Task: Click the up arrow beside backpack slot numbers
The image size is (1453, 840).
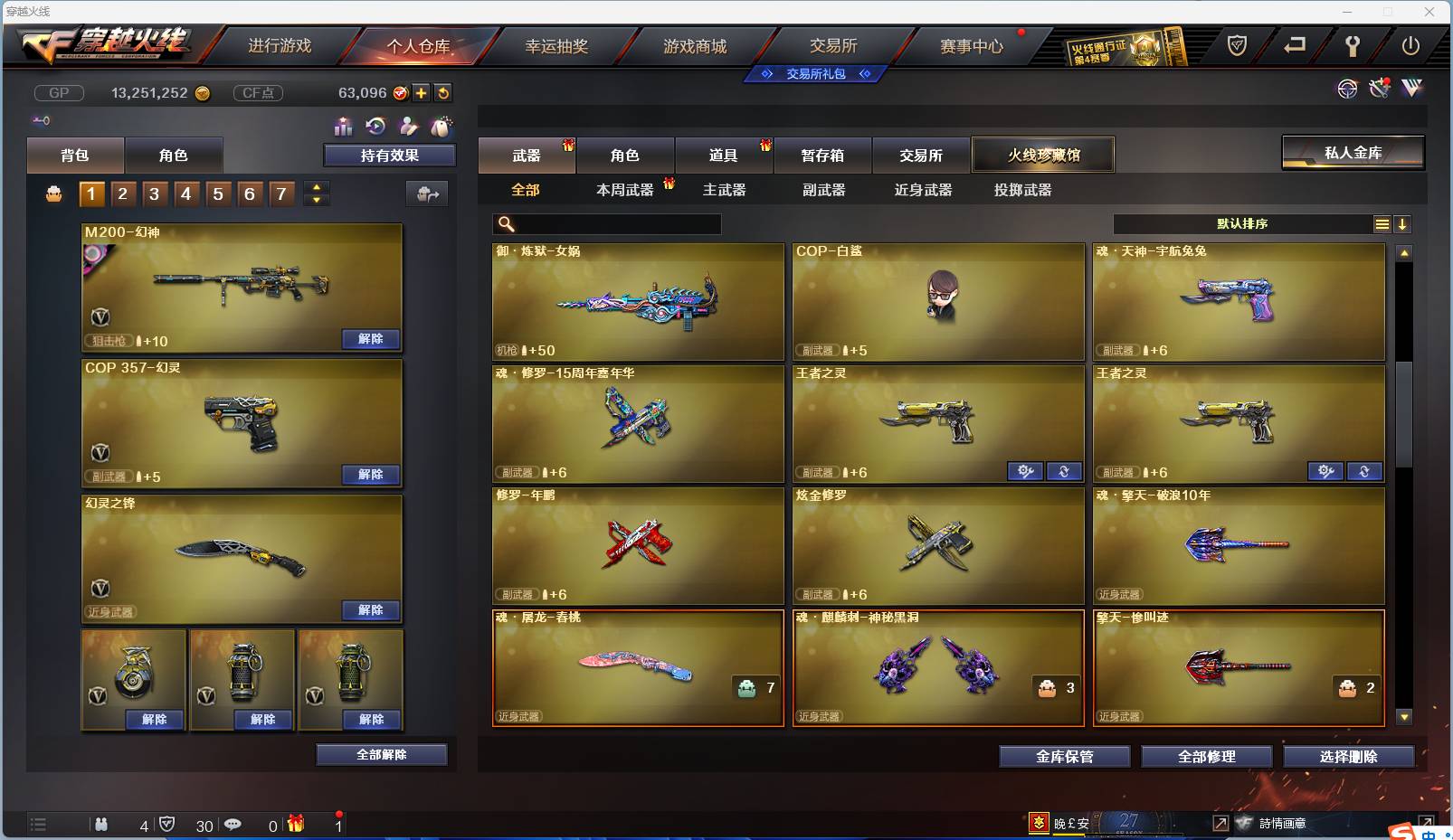Action: tap(316, 187)
